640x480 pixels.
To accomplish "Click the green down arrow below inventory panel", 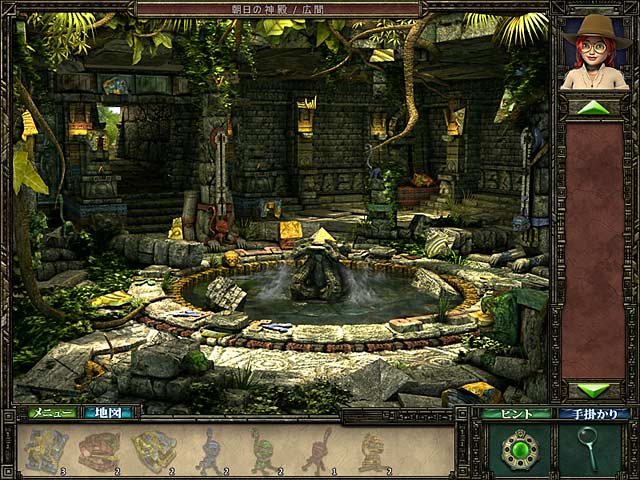I will point(594,389).
